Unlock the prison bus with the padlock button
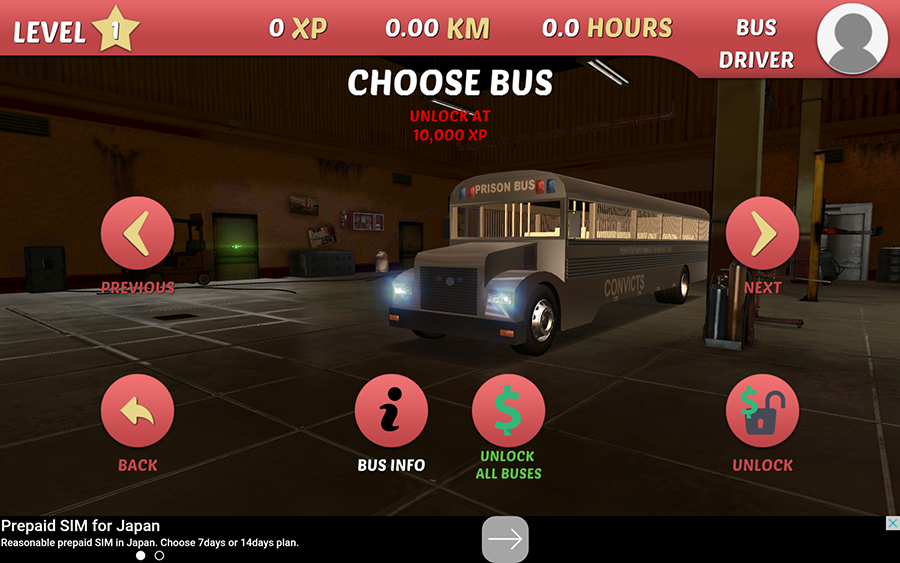Image resolution: width=900 pixels, height=563 pixels. coord(762,411)
